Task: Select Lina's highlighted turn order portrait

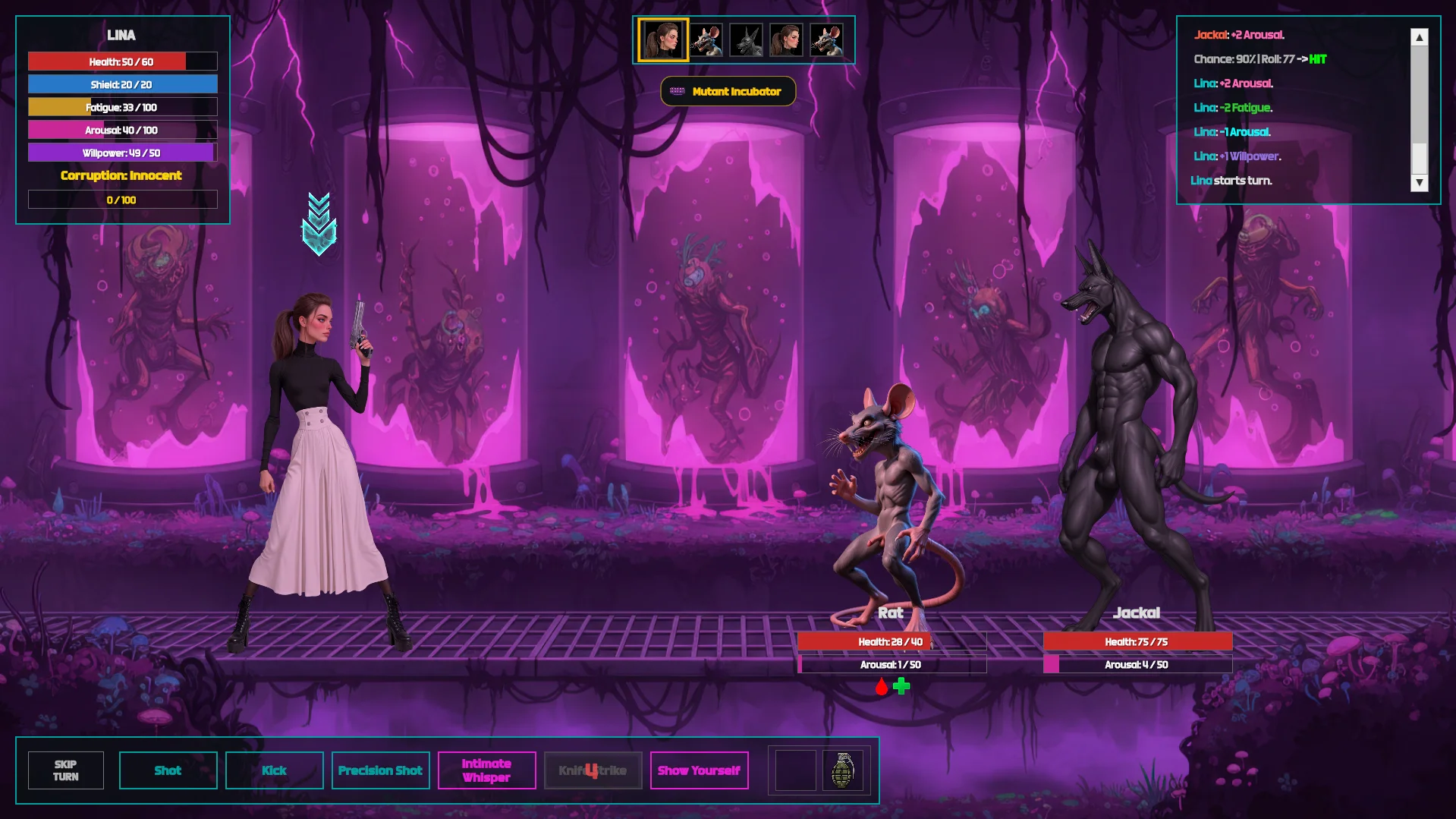Action: tap(663, 39)
